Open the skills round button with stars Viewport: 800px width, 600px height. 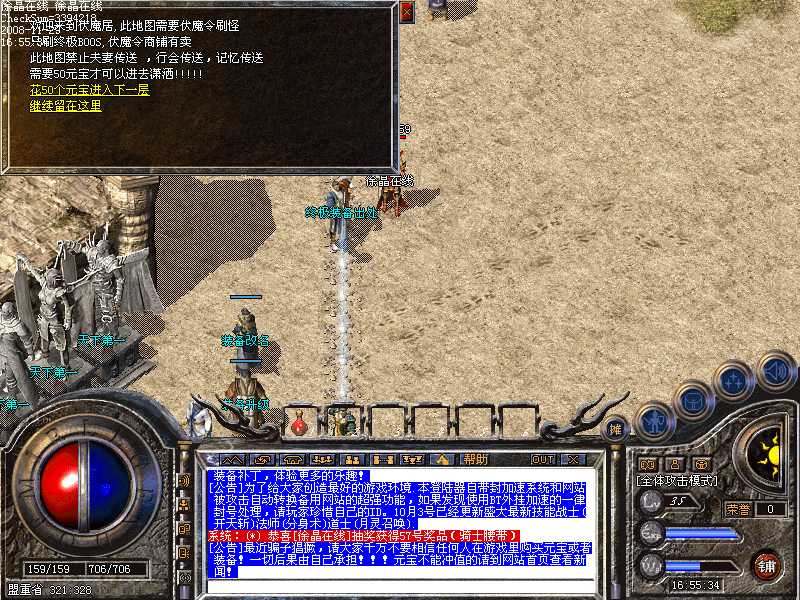point(735,381)
